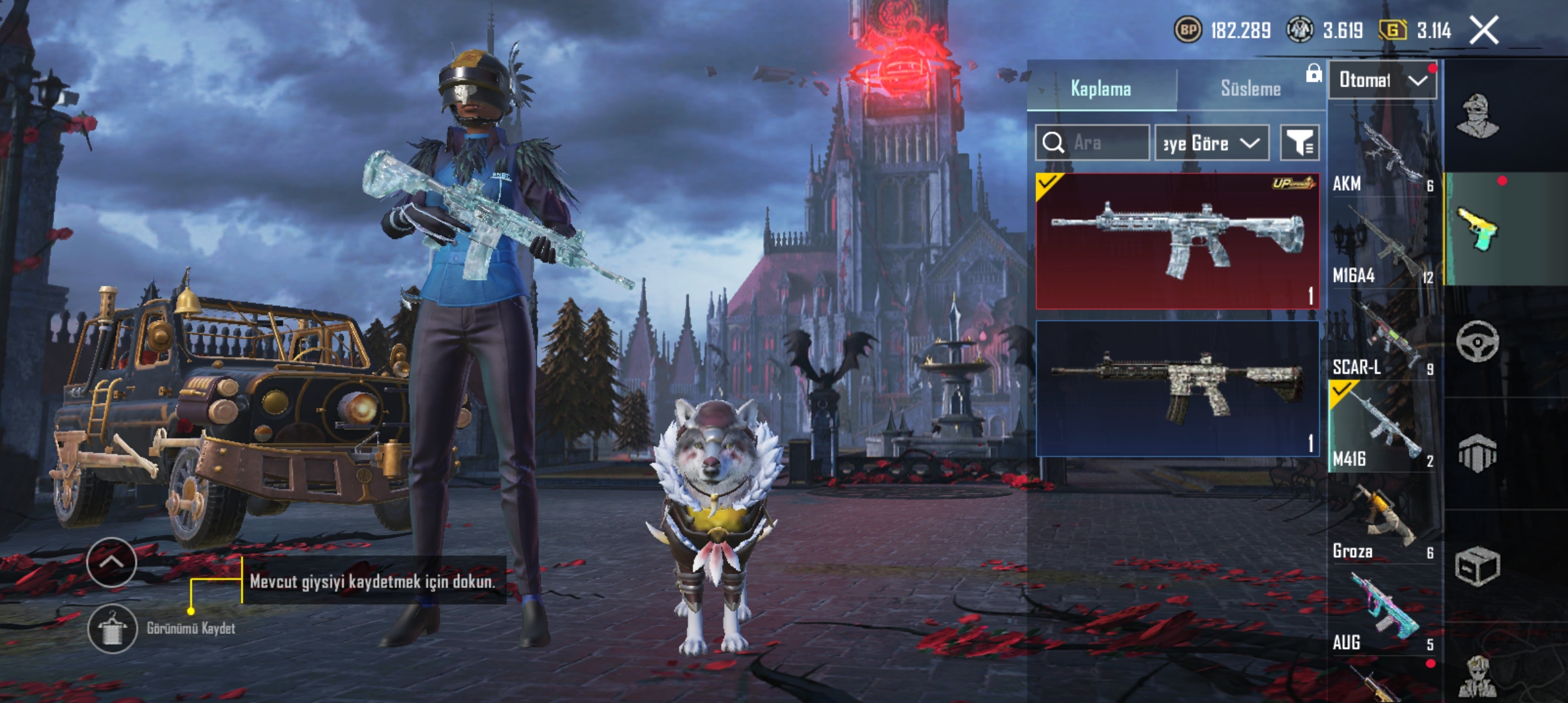
Task: Pick SCAR-L from the weapon list
Action: [1383, 338]
